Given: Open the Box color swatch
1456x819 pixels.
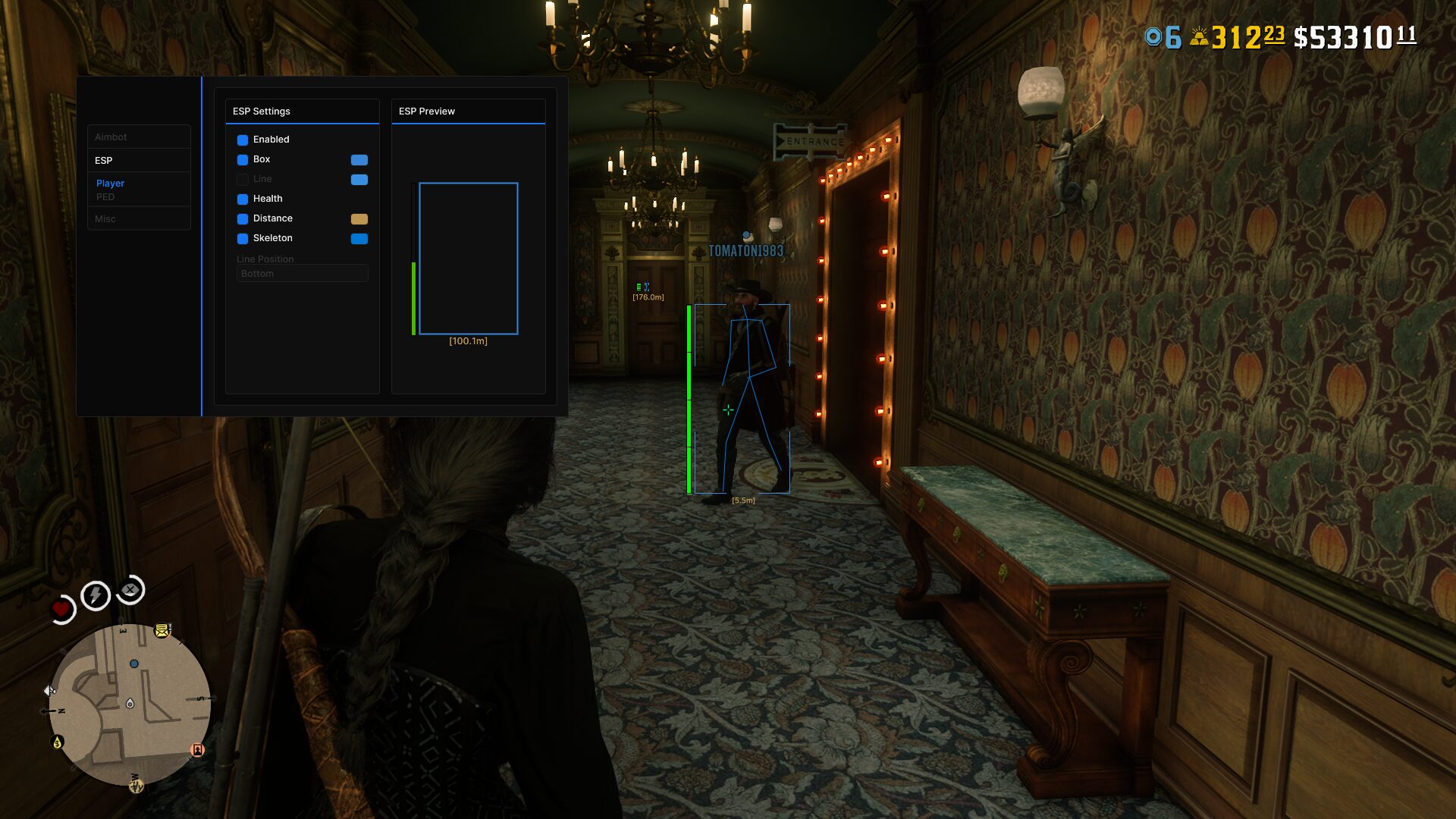Looking at the screenshot, I should [x=359, y=160].
